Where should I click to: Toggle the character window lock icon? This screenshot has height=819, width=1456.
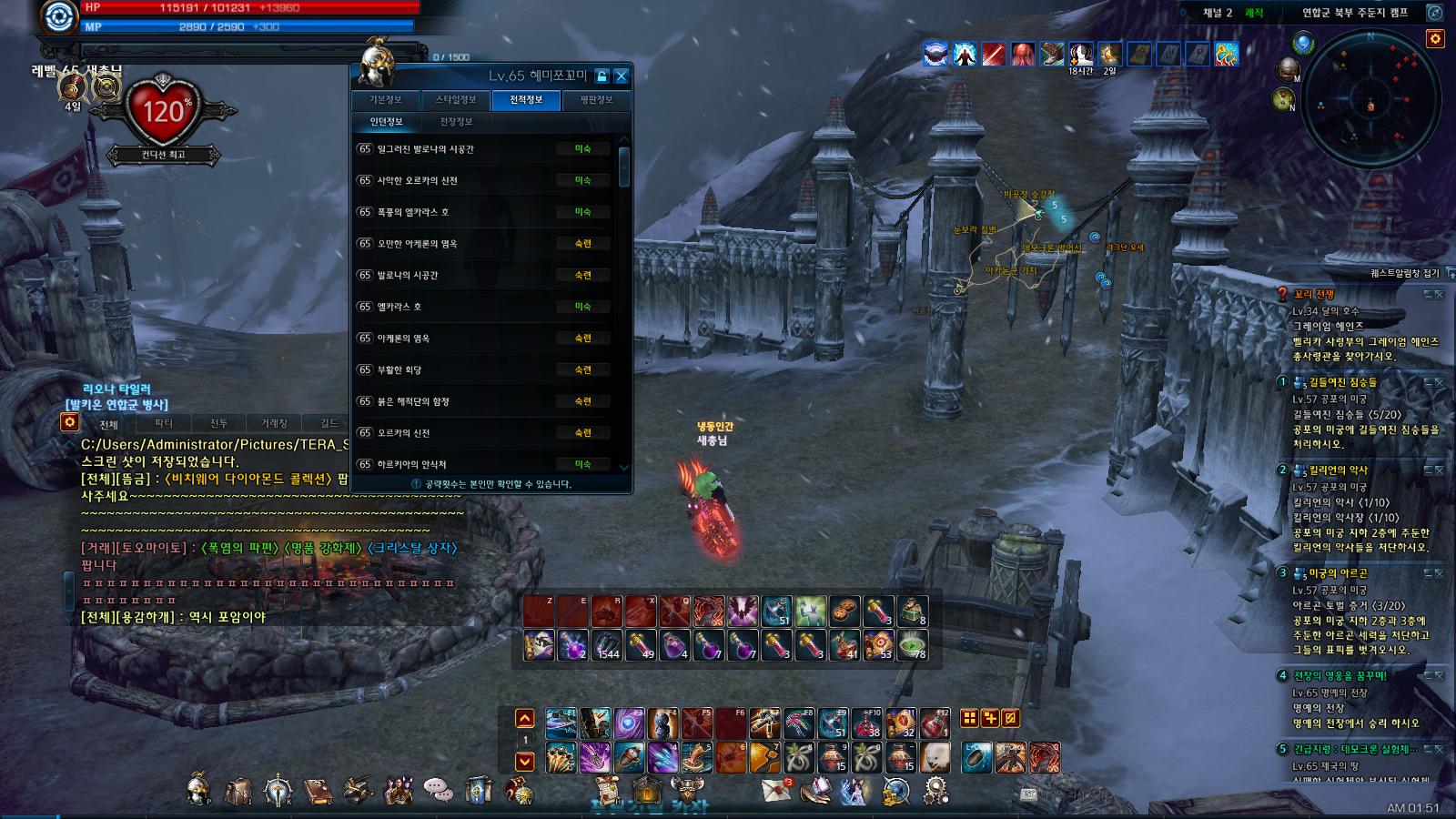(x=602, y=76)
